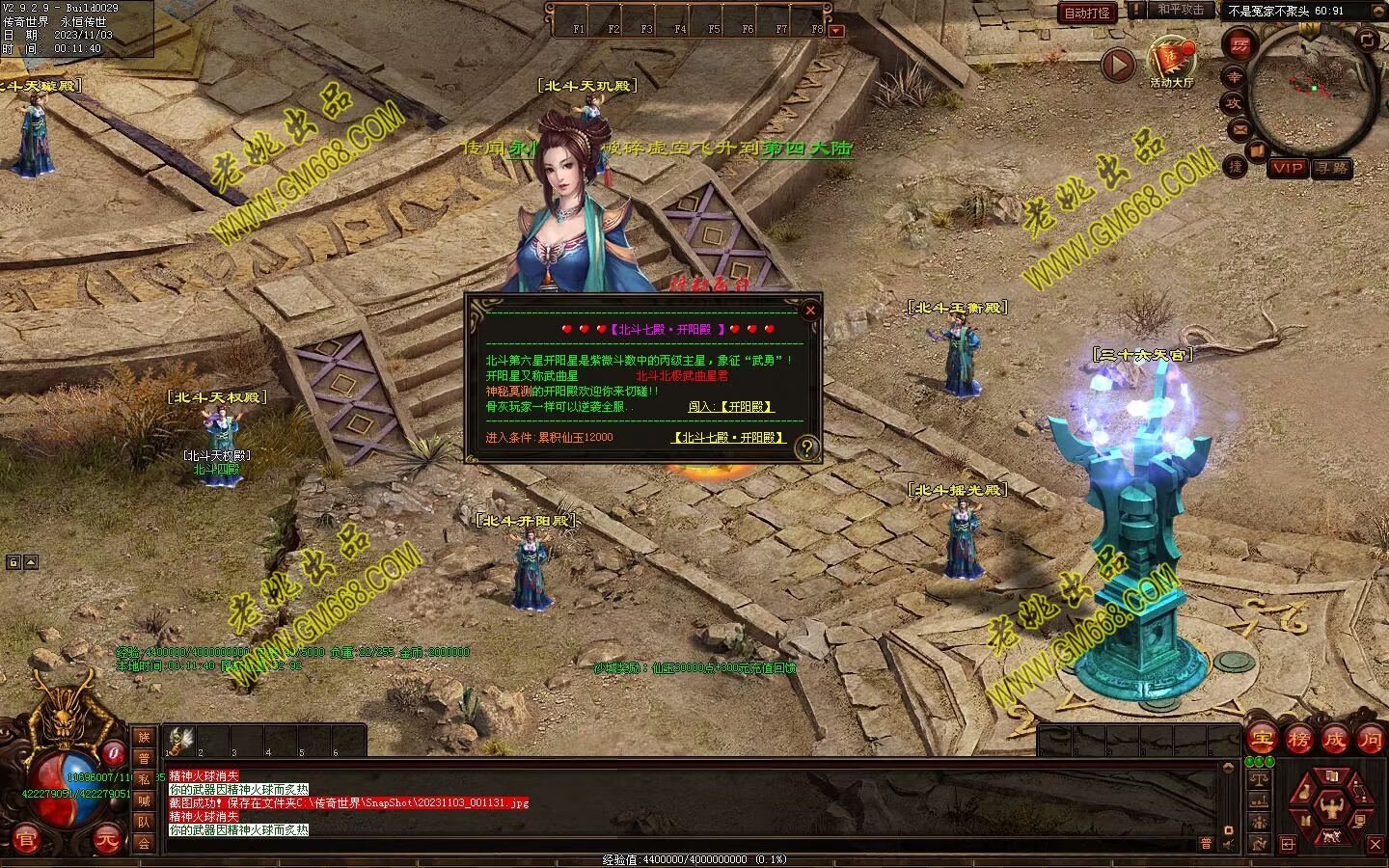Switch chat to the 队 team channel

tap(144, 822)
